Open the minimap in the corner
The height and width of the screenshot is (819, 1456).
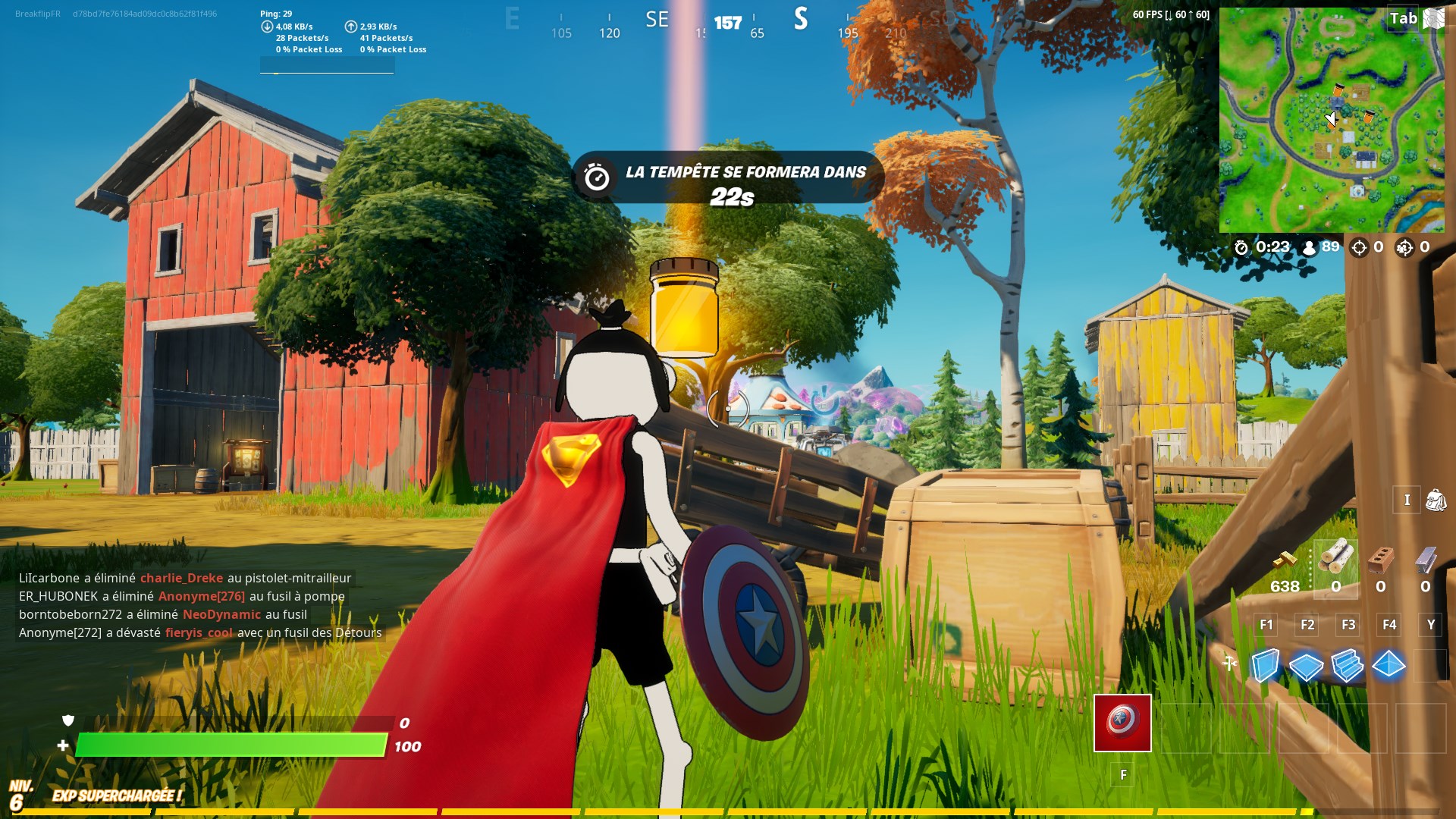[1331, 120]
